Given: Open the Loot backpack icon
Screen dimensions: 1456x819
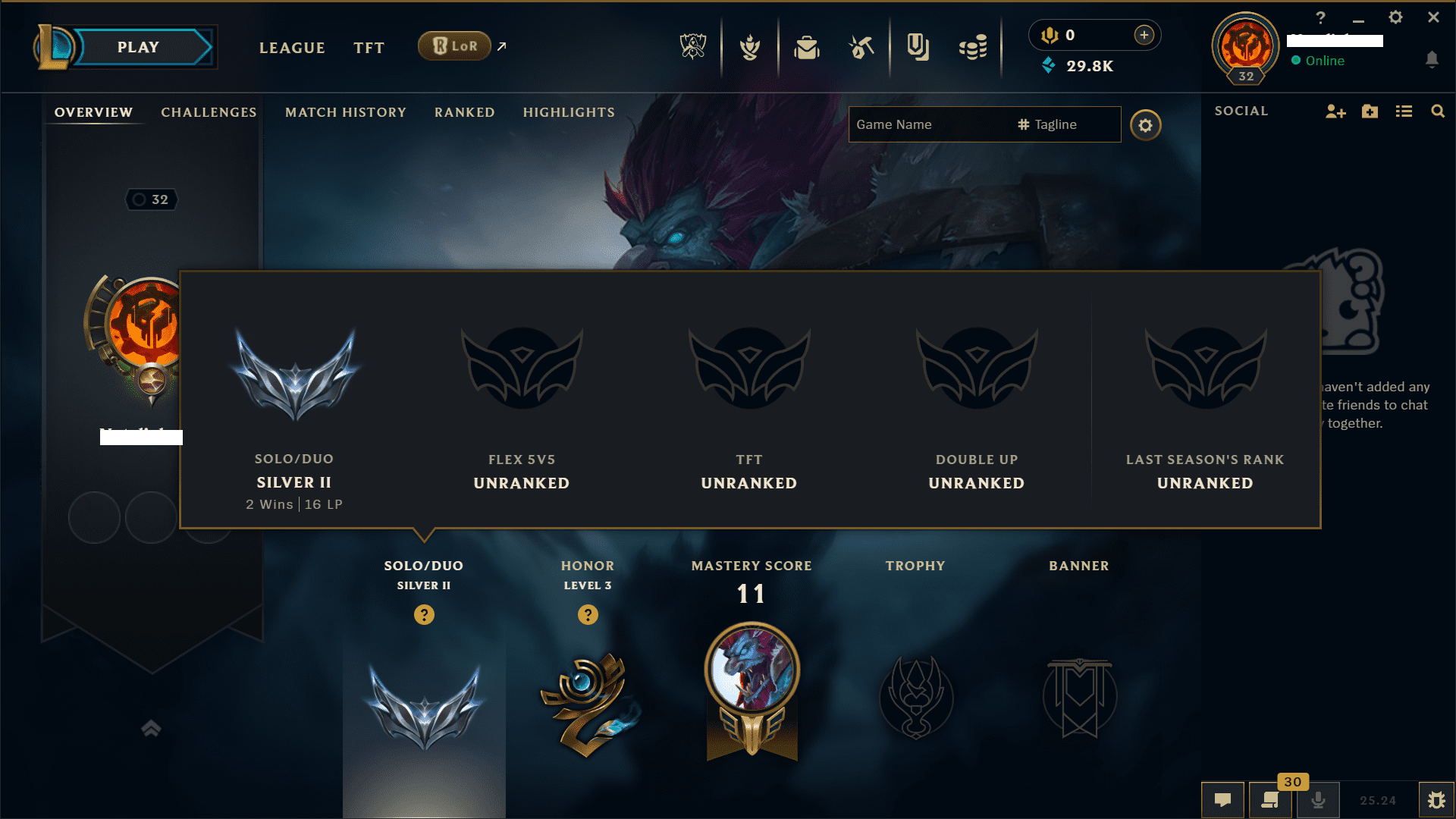Looking at the screenshot, I should click(x=807, y=47).
